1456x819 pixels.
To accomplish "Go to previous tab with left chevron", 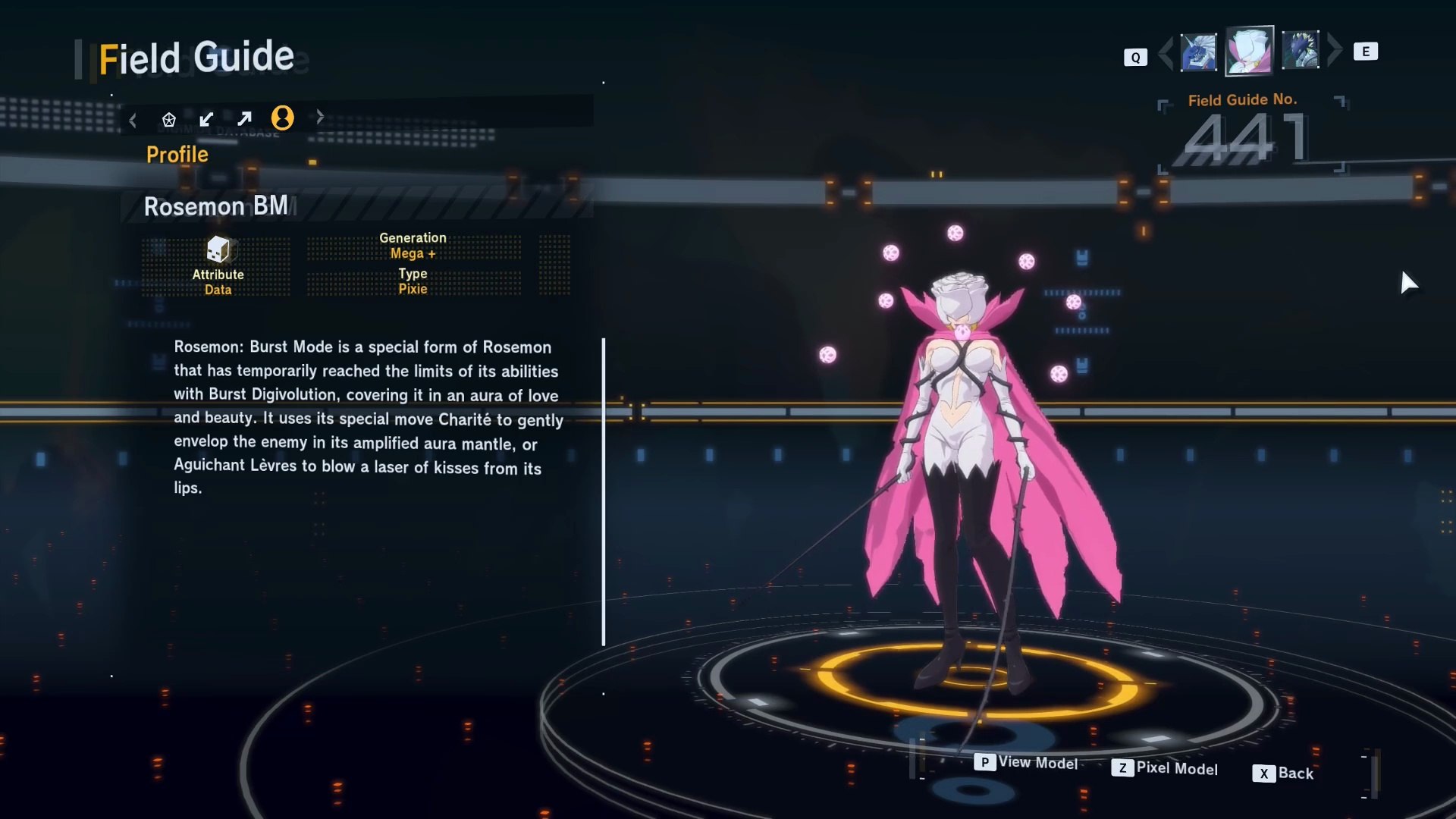I will 133,120.
